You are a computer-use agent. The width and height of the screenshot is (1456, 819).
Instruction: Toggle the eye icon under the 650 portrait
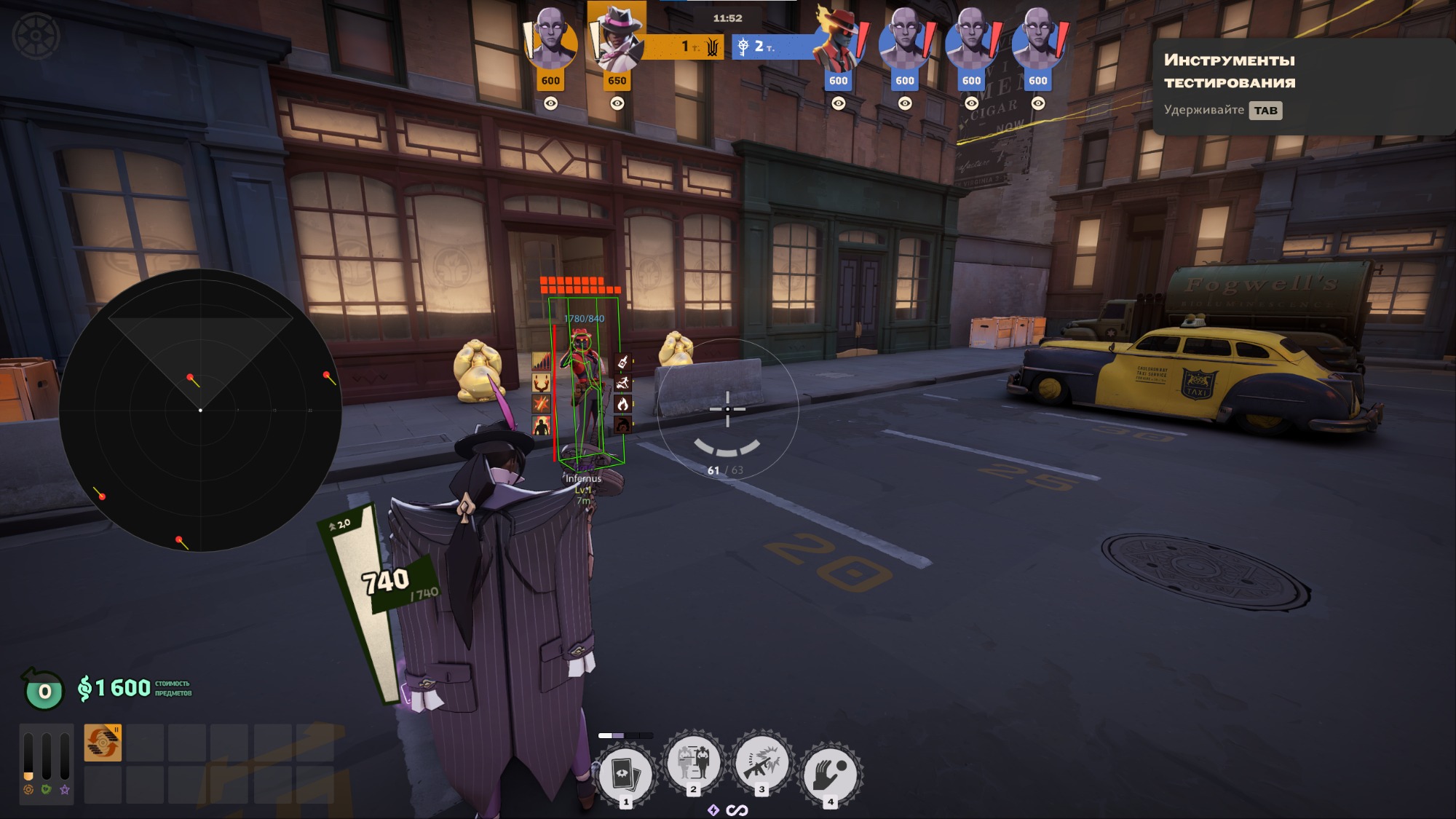617,103
